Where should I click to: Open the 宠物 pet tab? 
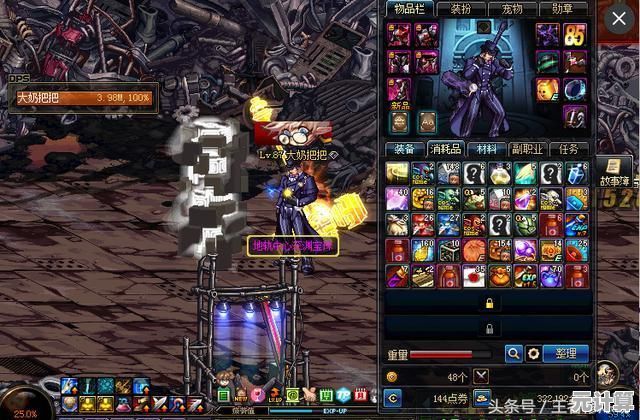click(513, 9)
